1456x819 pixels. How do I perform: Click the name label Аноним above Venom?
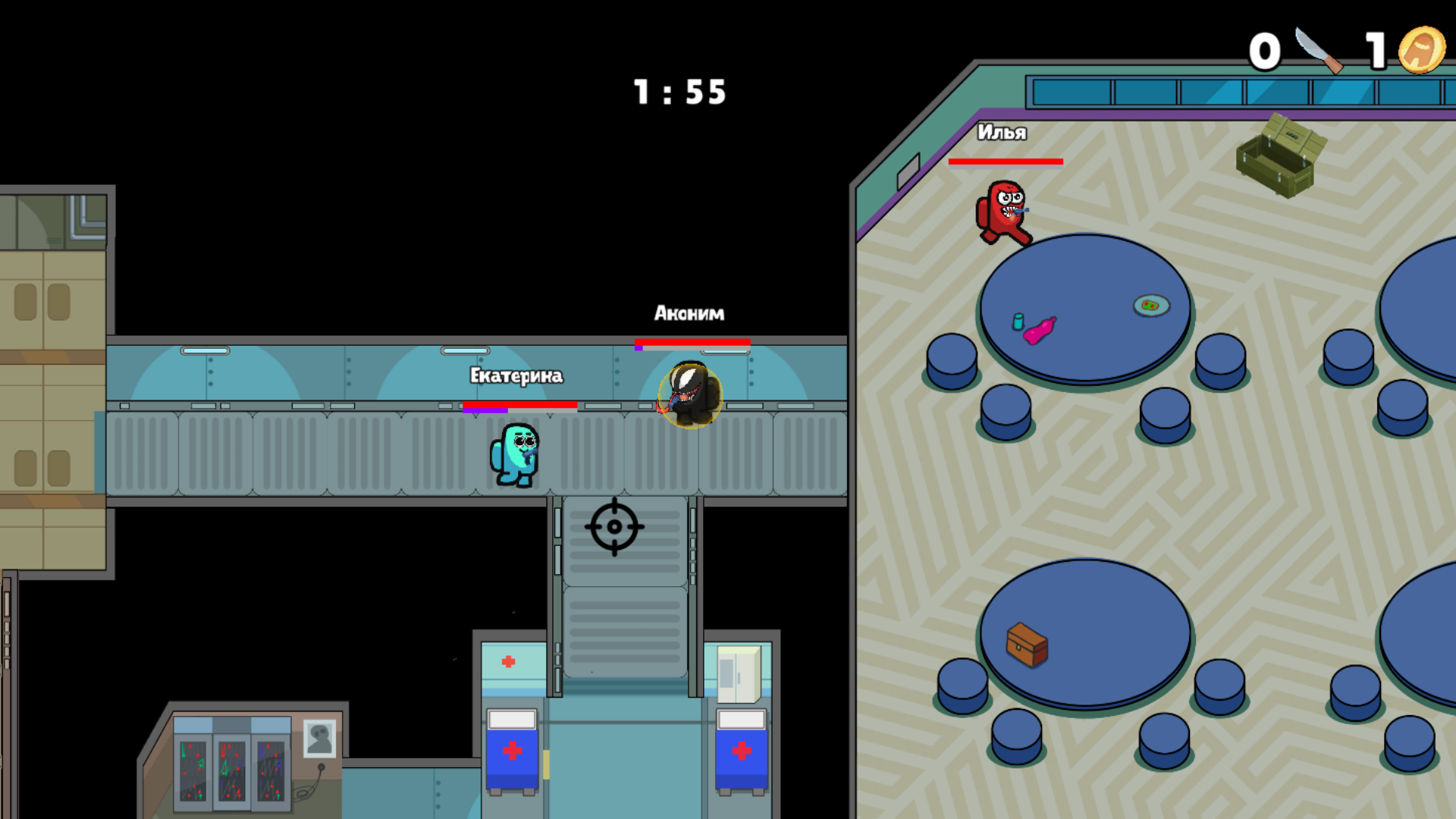tap(689, 312)
